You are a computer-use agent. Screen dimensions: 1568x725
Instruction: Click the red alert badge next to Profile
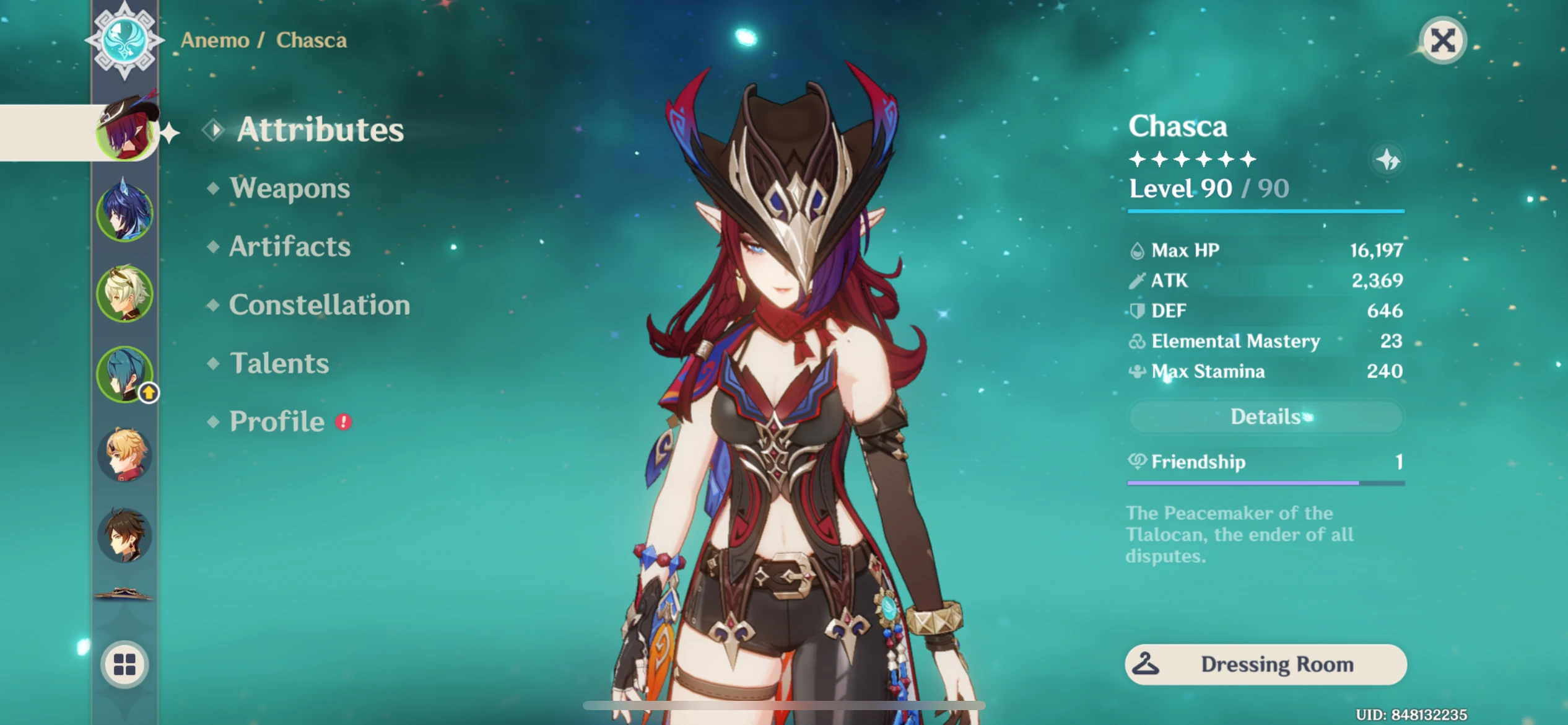(342, 421)
